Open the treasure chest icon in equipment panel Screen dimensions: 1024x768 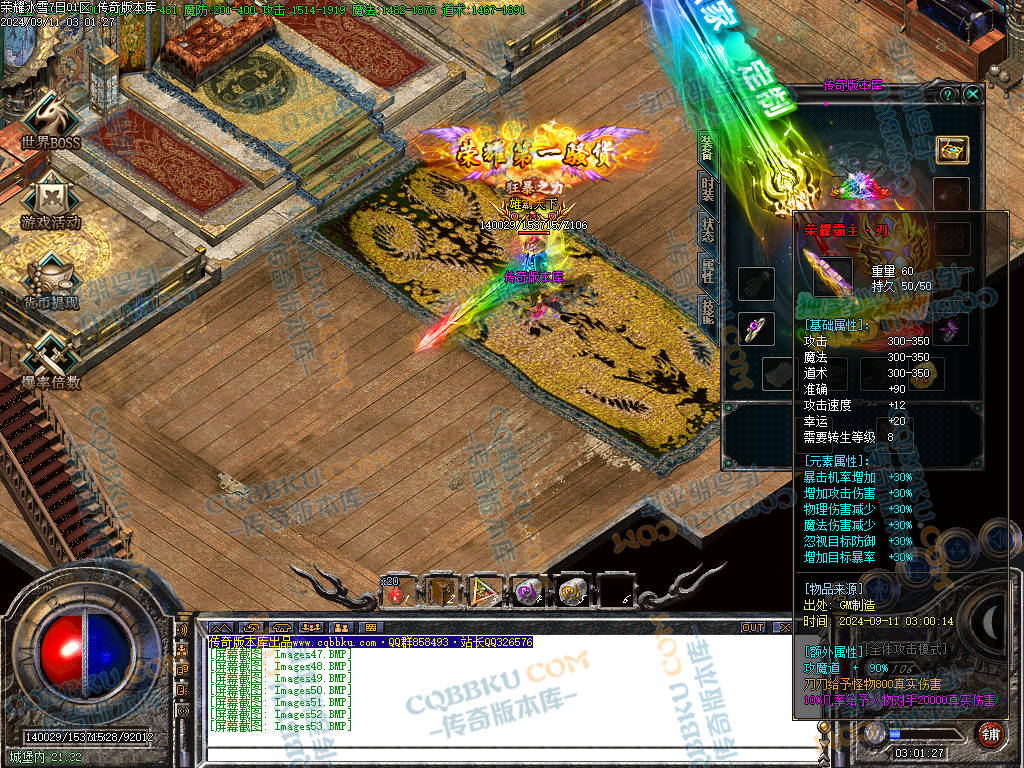tap(951, 149)
